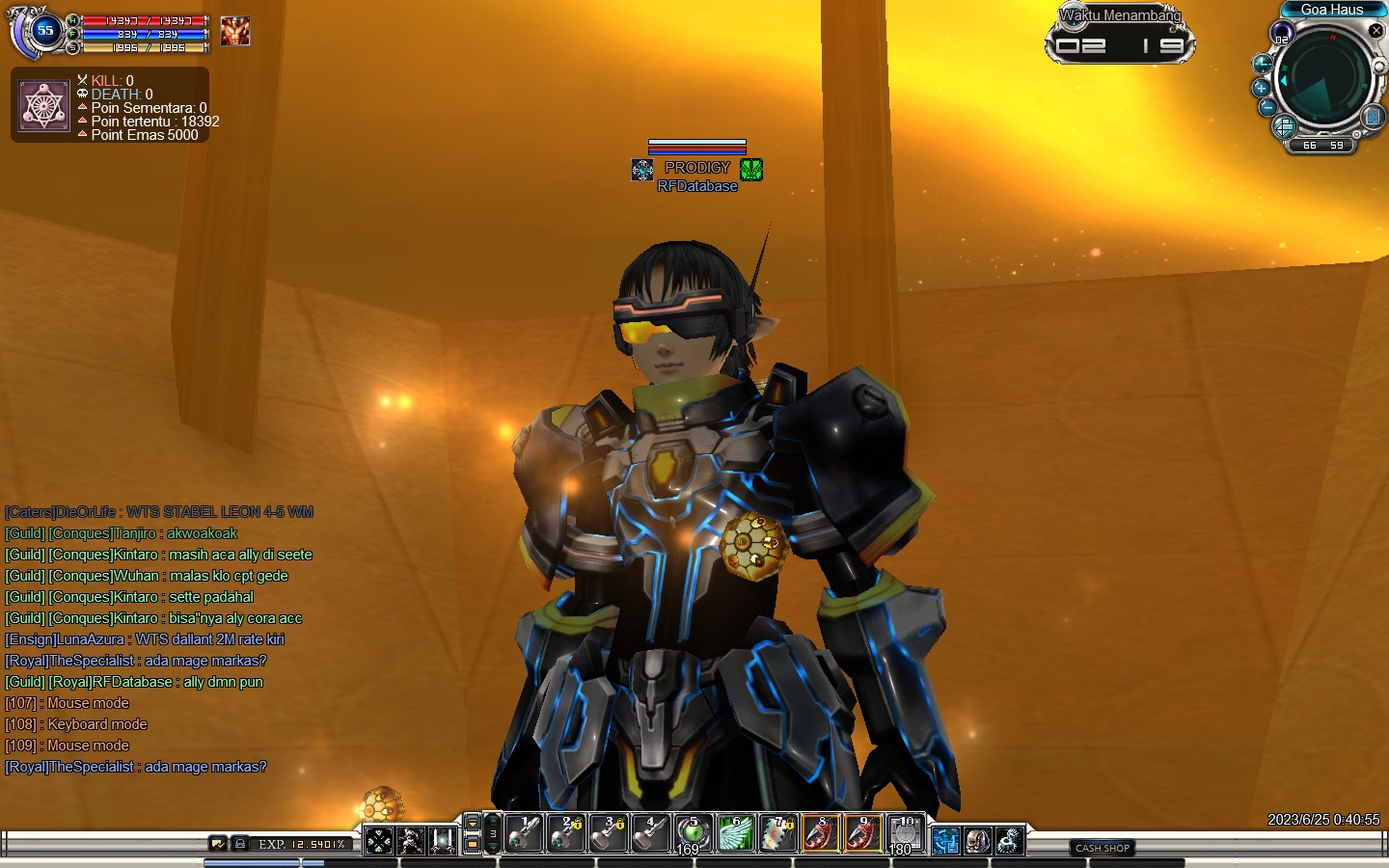Activate the locked serrated blade in slot 7
Screen dimensions: 1389x868
point(777,834)
